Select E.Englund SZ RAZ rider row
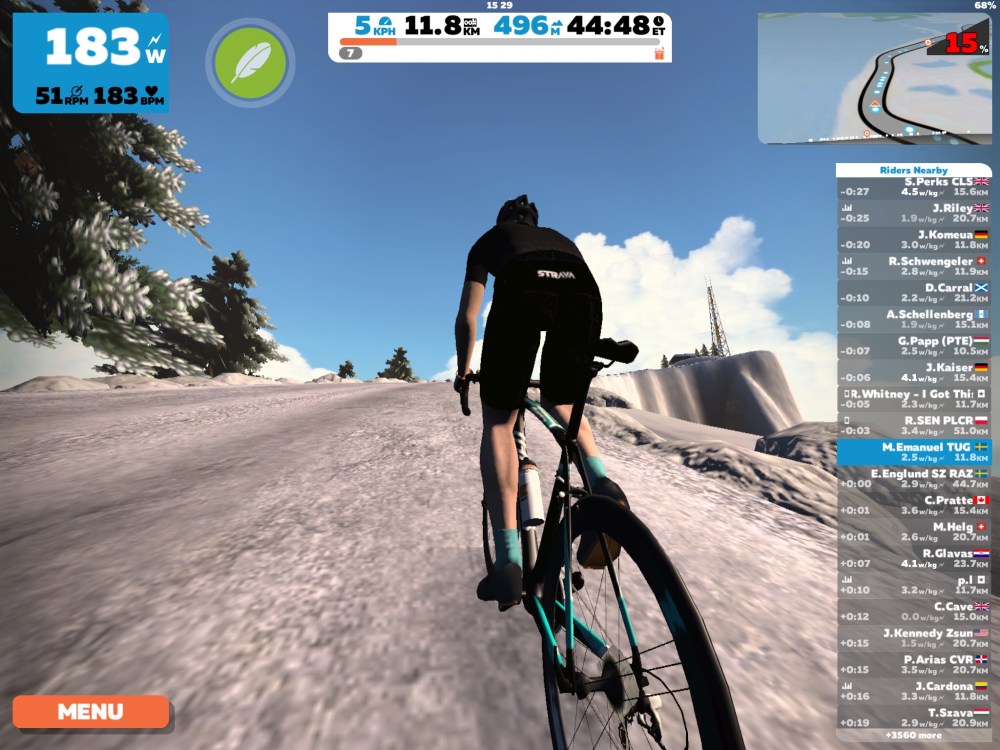Viewport: 1000px width, 750px height. tap(914, 479)
